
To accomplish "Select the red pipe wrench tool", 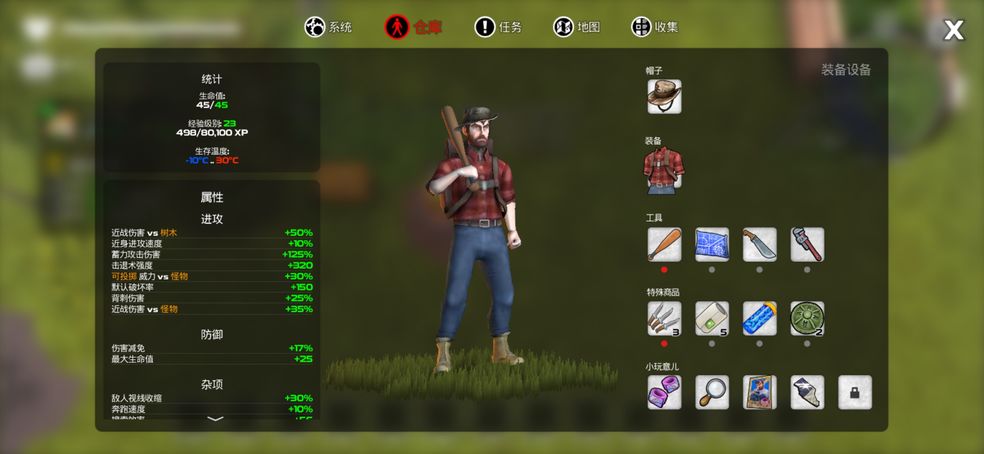I will (x=807, y=244).
